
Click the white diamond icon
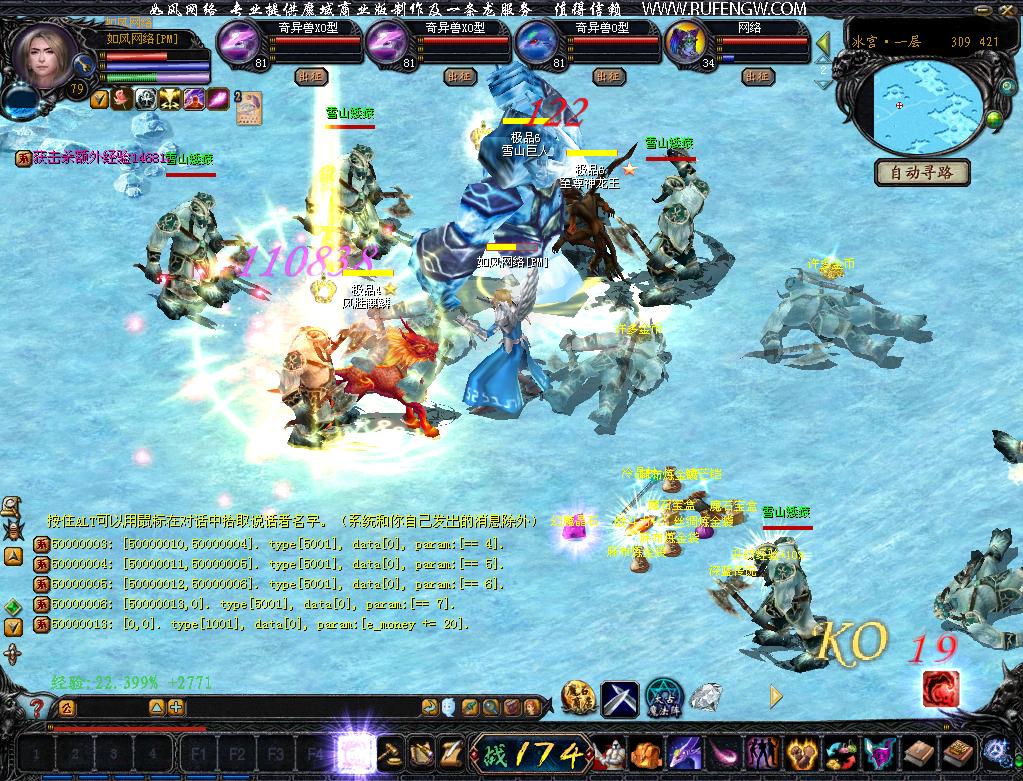[x=707, y=696]
